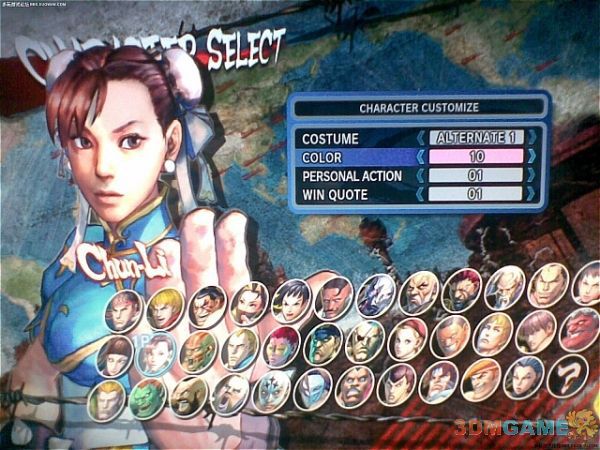
Task: Click the right arrow next to Costume
Action: (532, 138)
